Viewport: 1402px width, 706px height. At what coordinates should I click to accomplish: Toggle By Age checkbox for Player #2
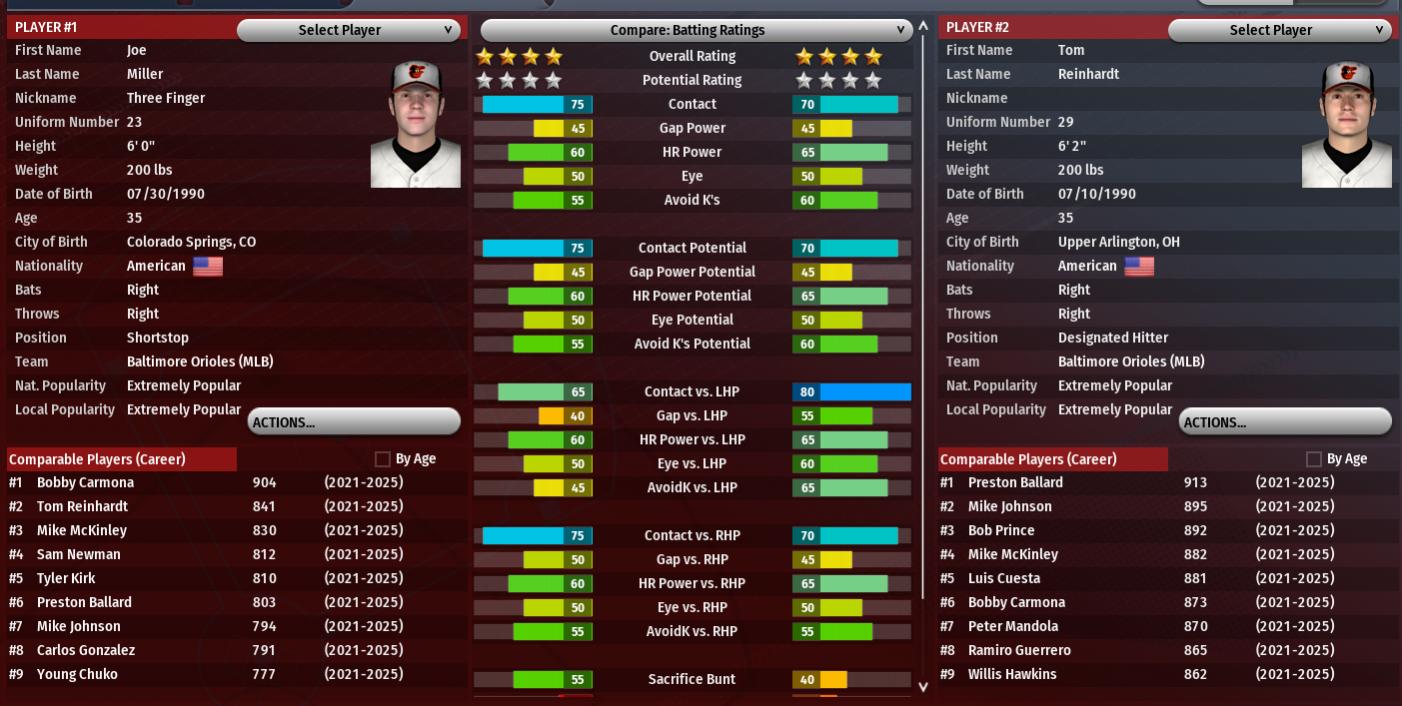click(x=1314, y=459)
